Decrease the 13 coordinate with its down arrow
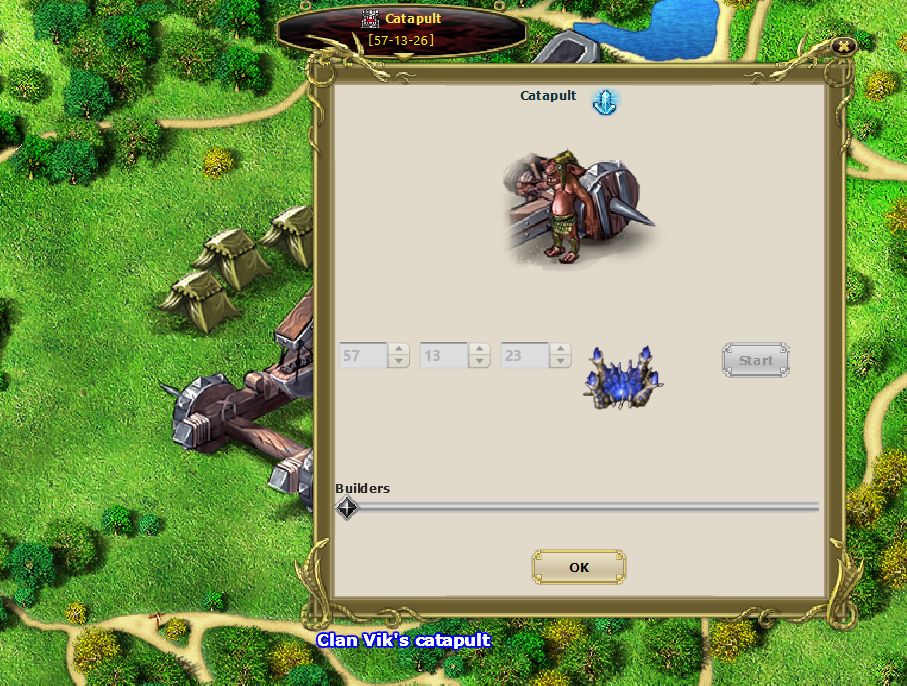This screenshot has height=686, width=907. click(480, 361)
